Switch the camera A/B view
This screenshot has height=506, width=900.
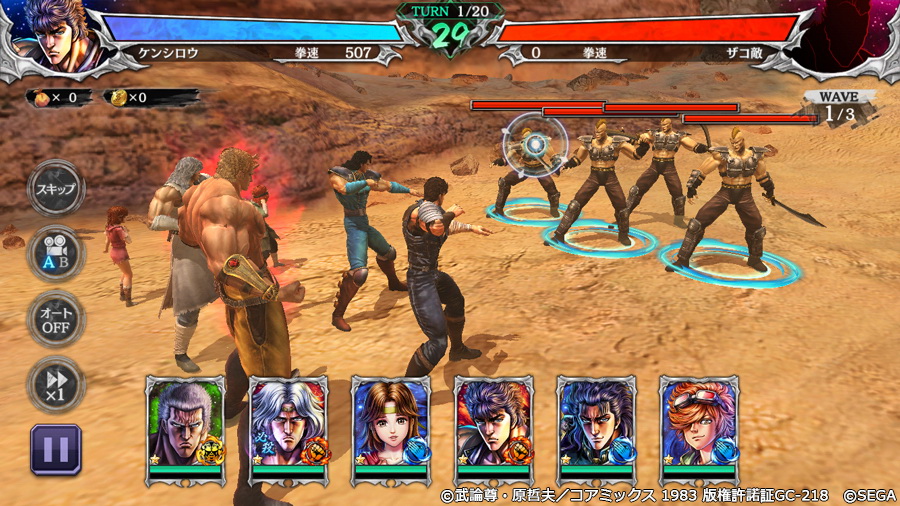[x=55, y=254]
